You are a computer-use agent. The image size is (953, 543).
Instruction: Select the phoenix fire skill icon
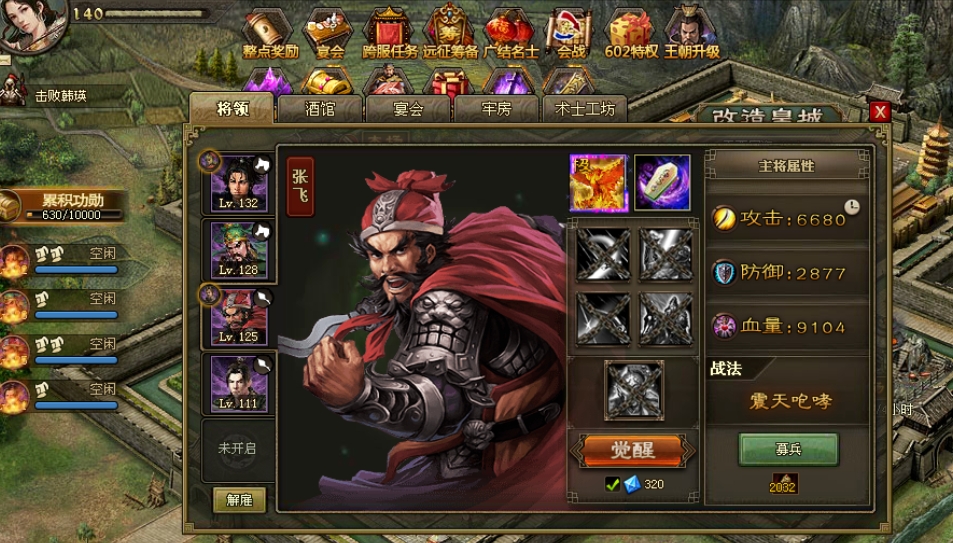[598, 183]
